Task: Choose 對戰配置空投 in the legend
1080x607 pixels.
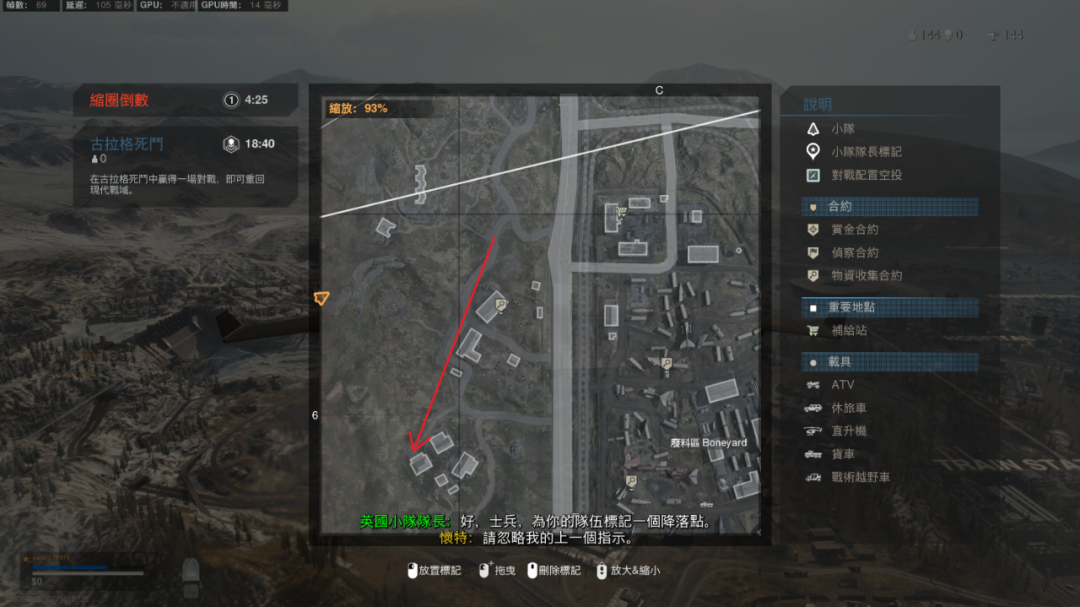Action: coord(866,175)
